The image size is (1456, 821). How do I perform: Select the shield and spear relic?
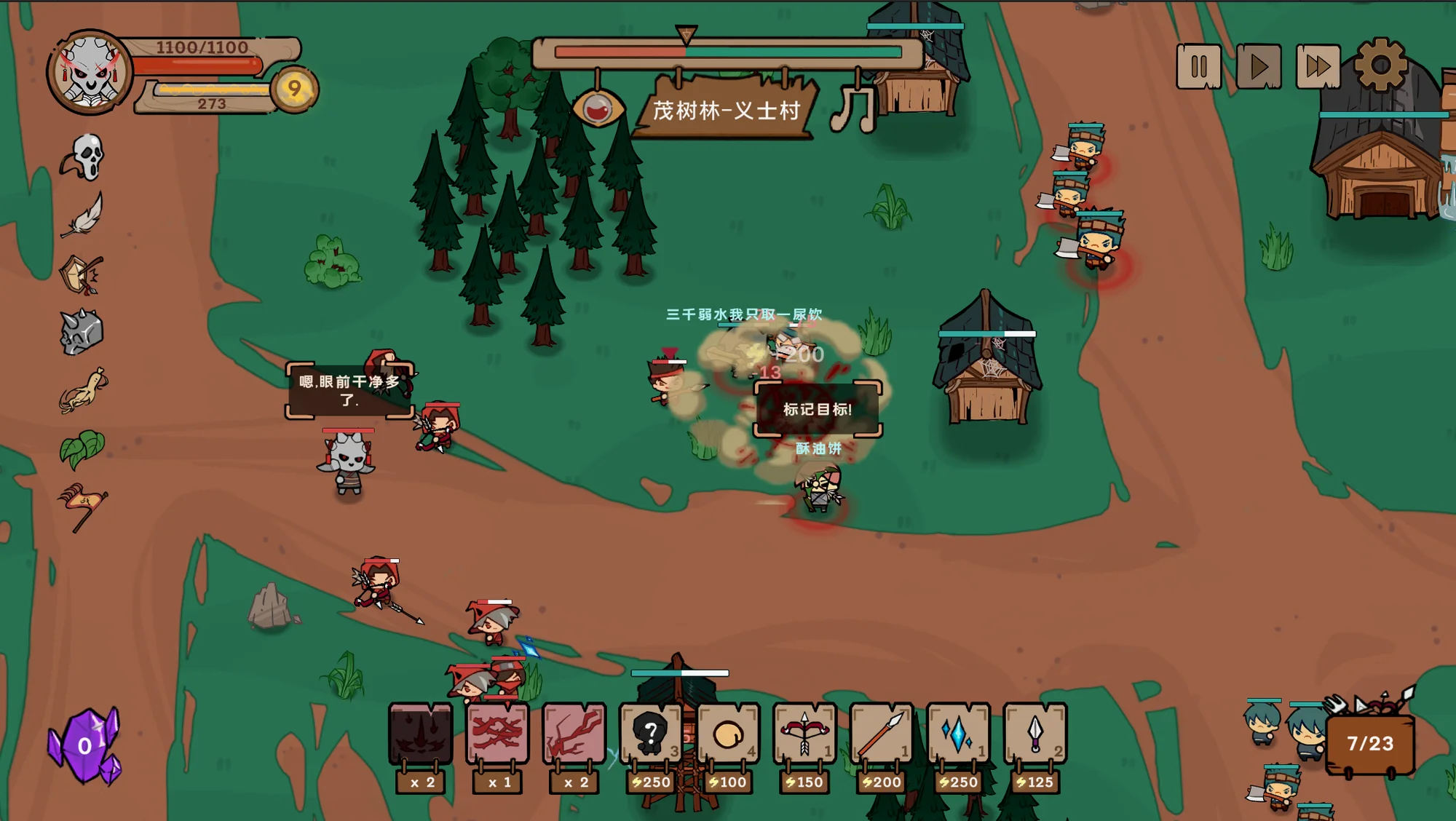click(82, 274)
